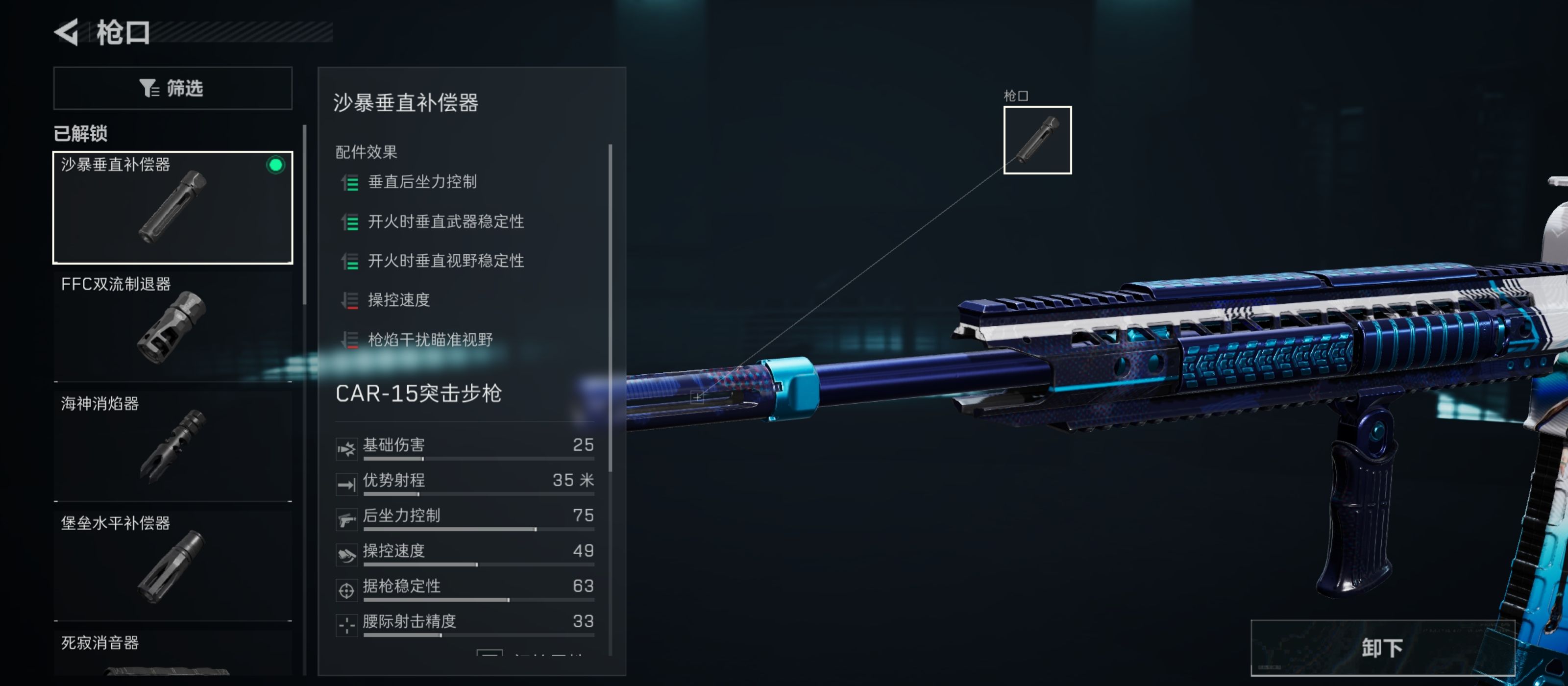Pick the 海神消焰器 flash hider

pos(173,445)
